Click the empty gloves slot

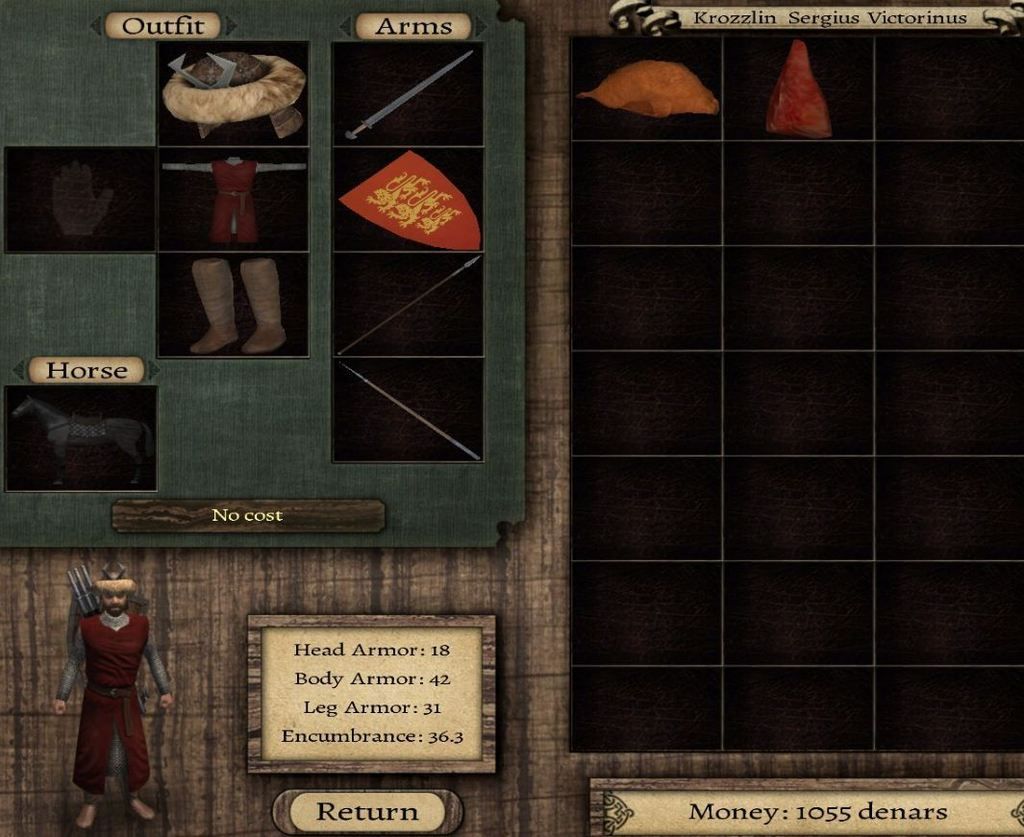pos(81,199)
